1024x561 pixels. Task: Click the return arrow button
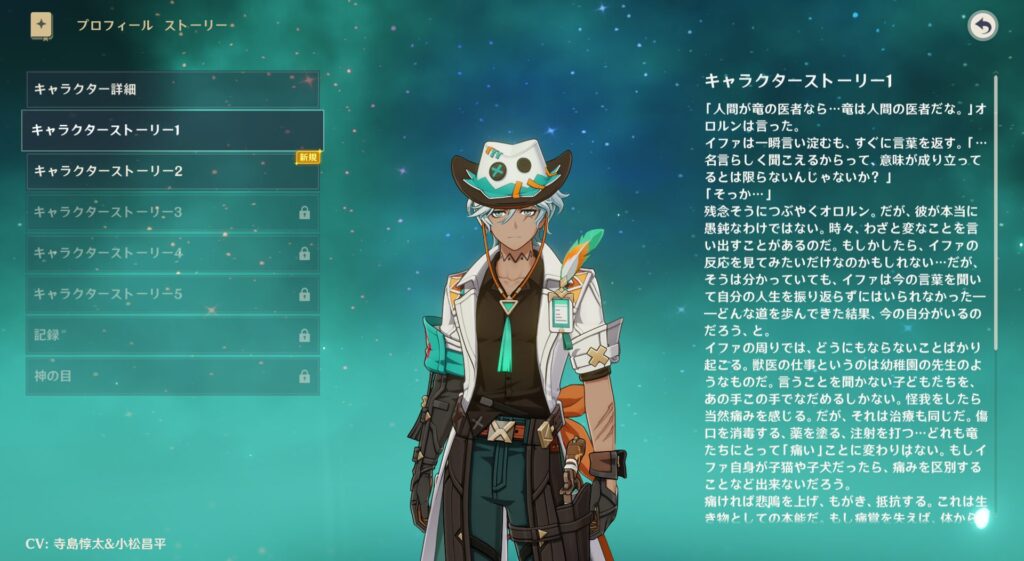click(x=983, y=26)
